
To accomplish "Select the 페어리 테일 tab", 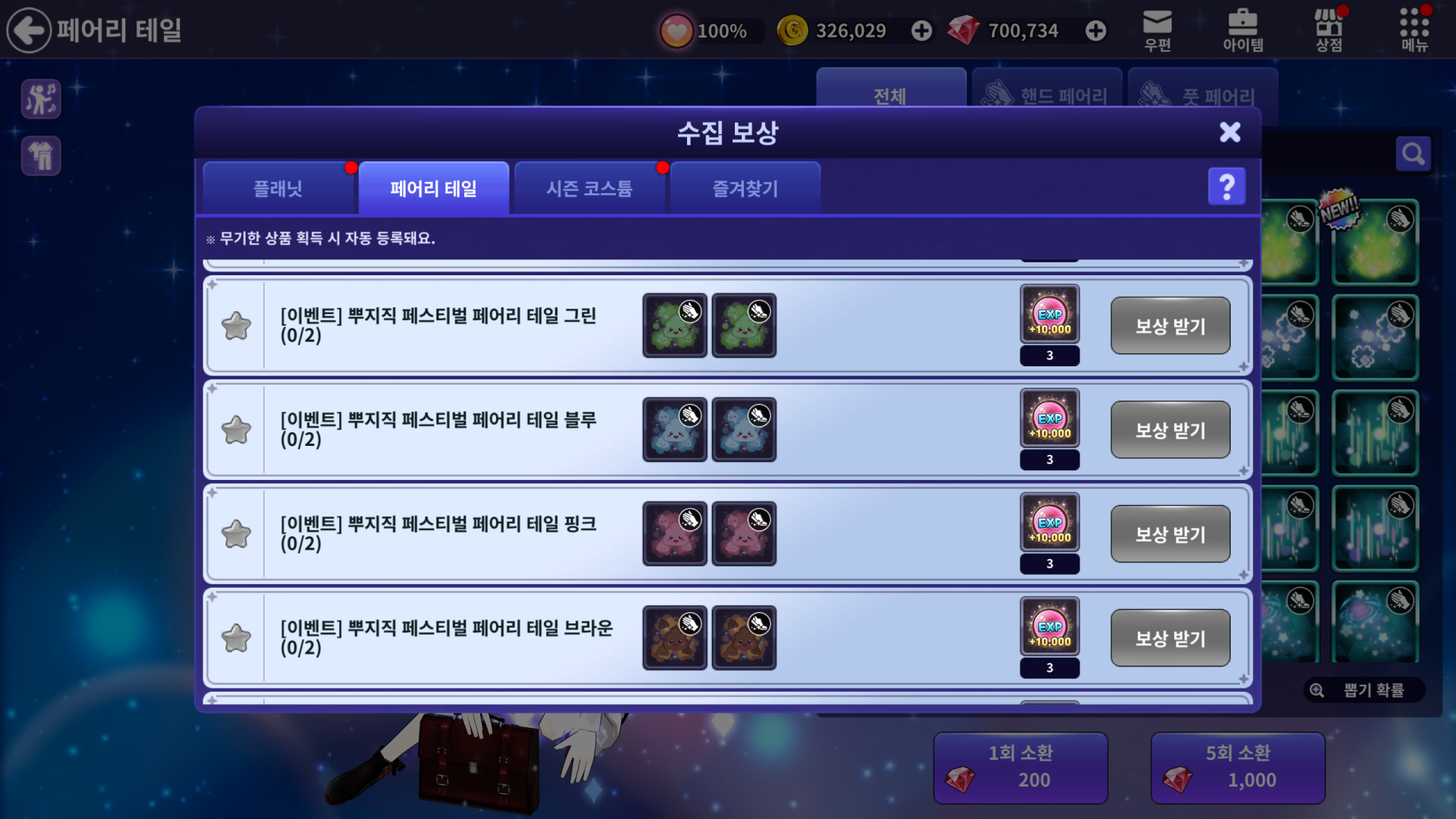I will coord(433,188).
